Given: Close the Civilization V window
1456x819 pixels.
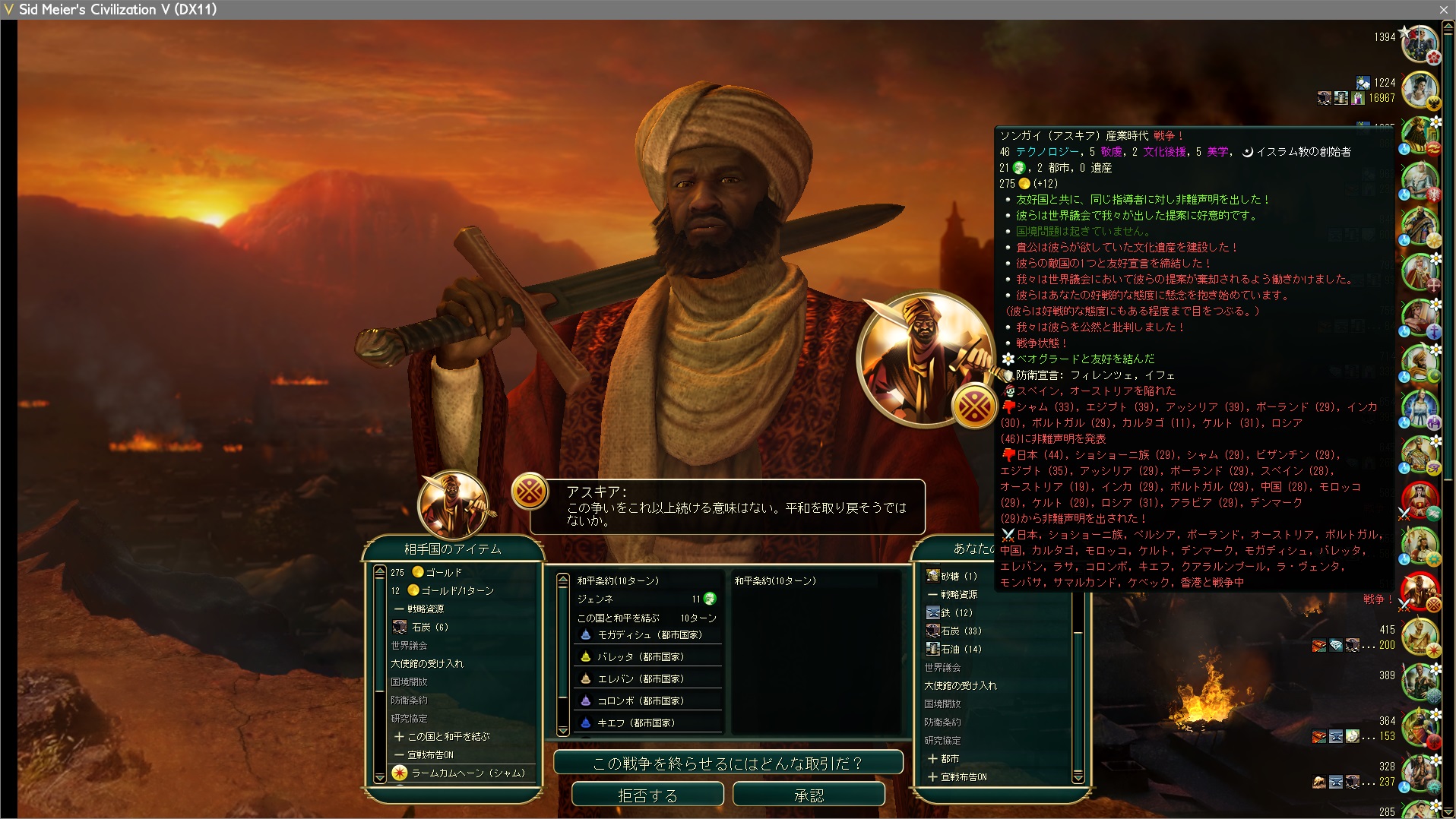Looking at the screenshot, I should coord(1443,9).
